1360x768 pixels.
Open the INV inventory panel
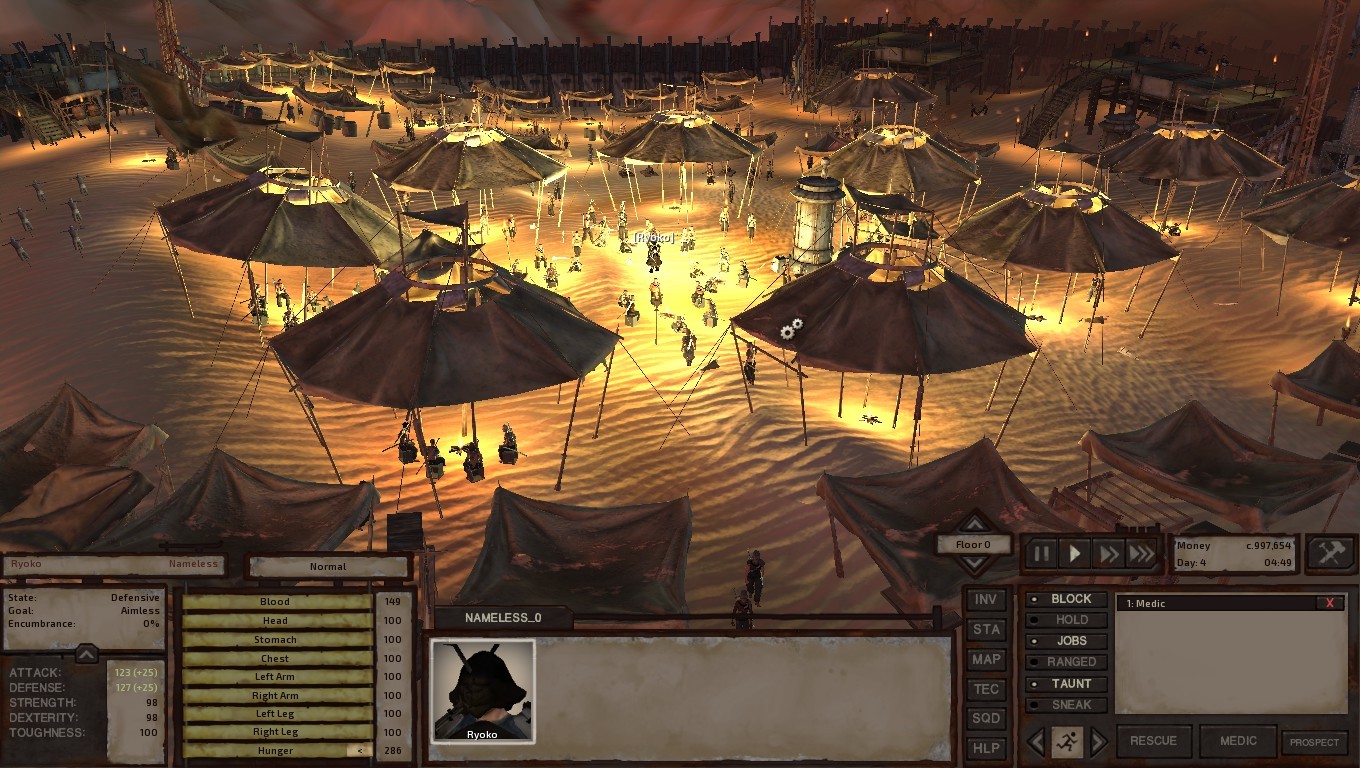point(986,600)
